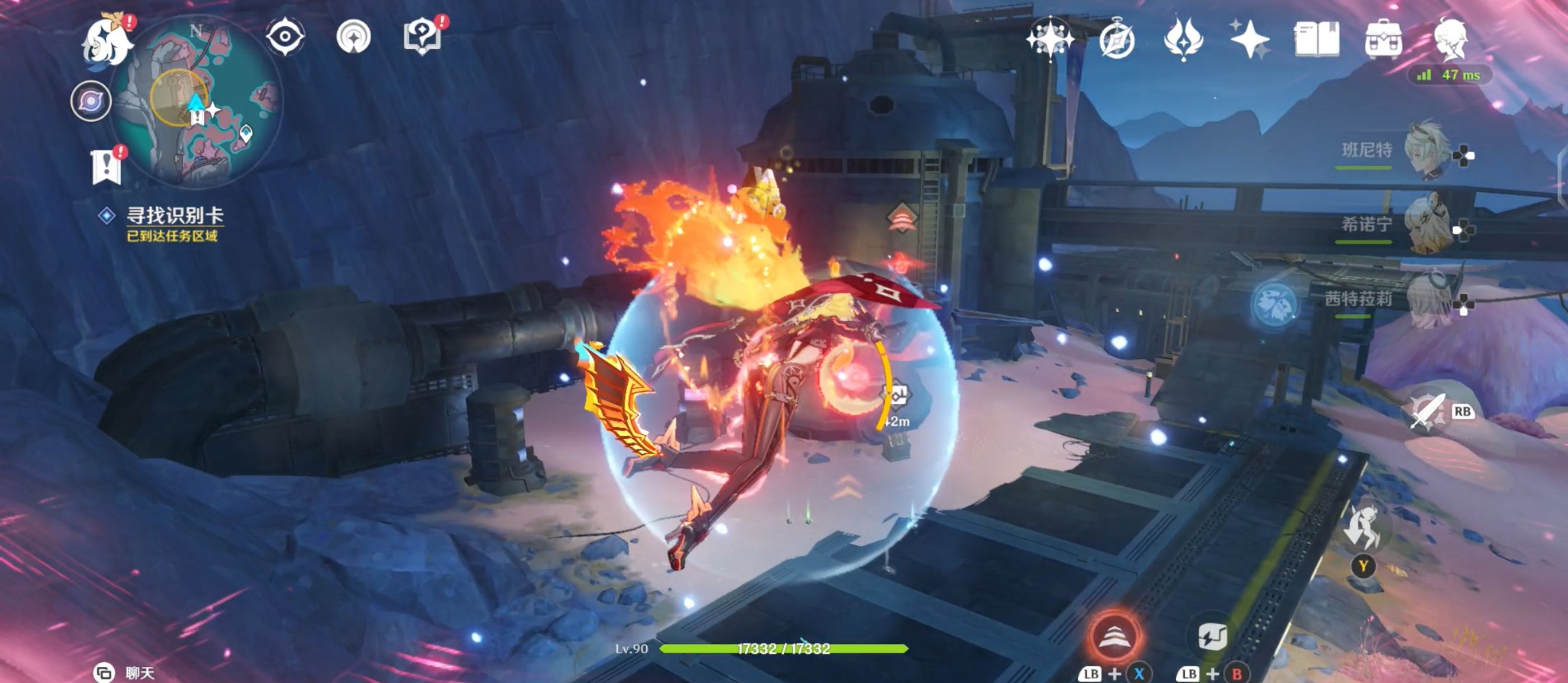The width and height of the screenshot is (1568, 683).
Task: Open the concentric-ring icon in the top bar
Action: pyautogui.click(x=354, y=36)
